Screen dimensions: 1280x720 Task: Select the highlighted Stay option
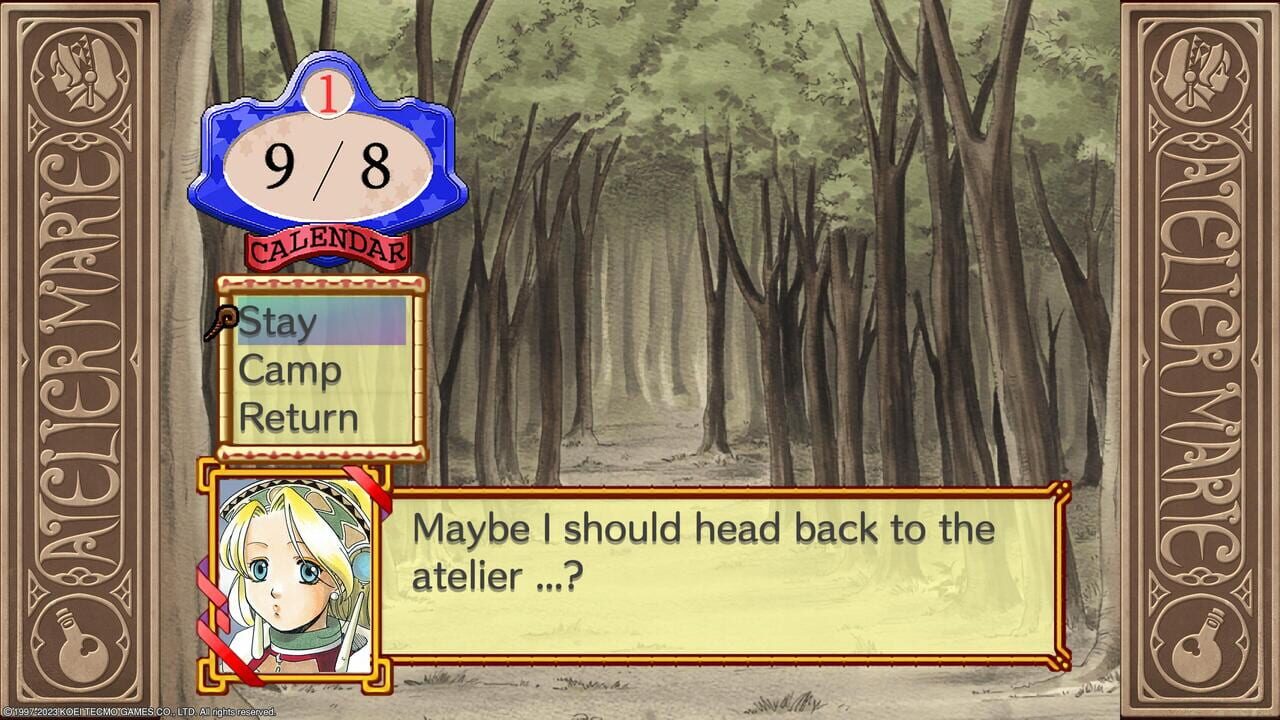(x=277, y=320)
